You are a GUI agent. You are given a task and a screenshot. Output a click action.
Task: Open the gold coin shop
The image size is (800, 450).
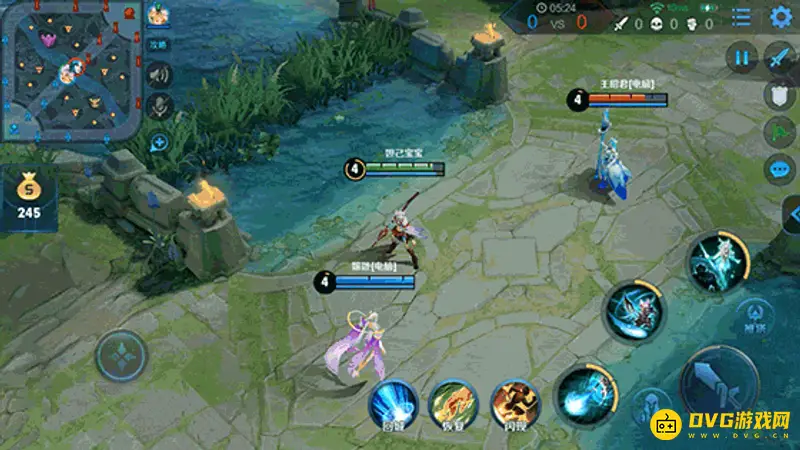[x=28, y=195]
